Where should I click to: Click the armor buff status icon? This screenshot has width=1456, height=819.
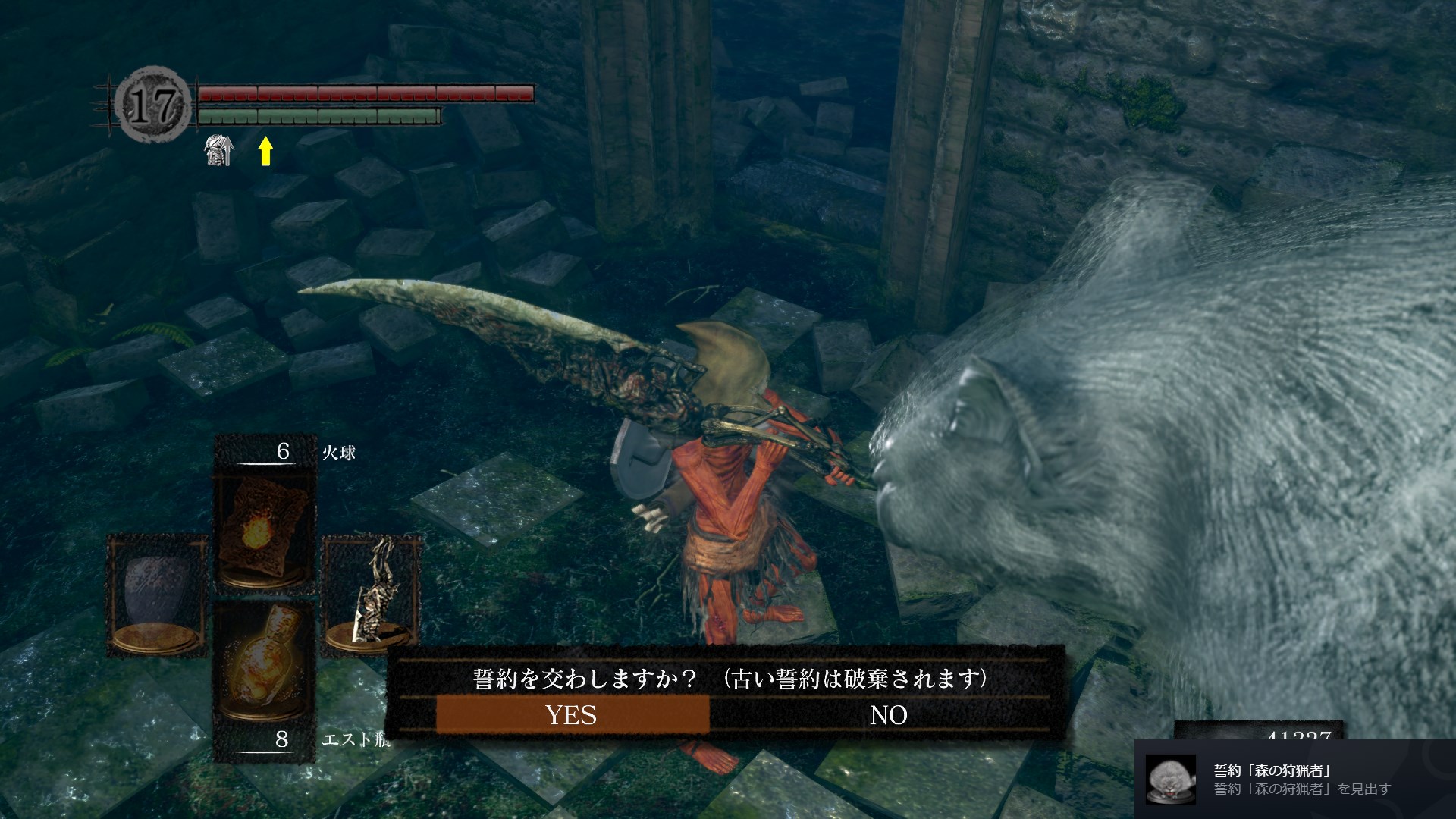coord(219,151)
